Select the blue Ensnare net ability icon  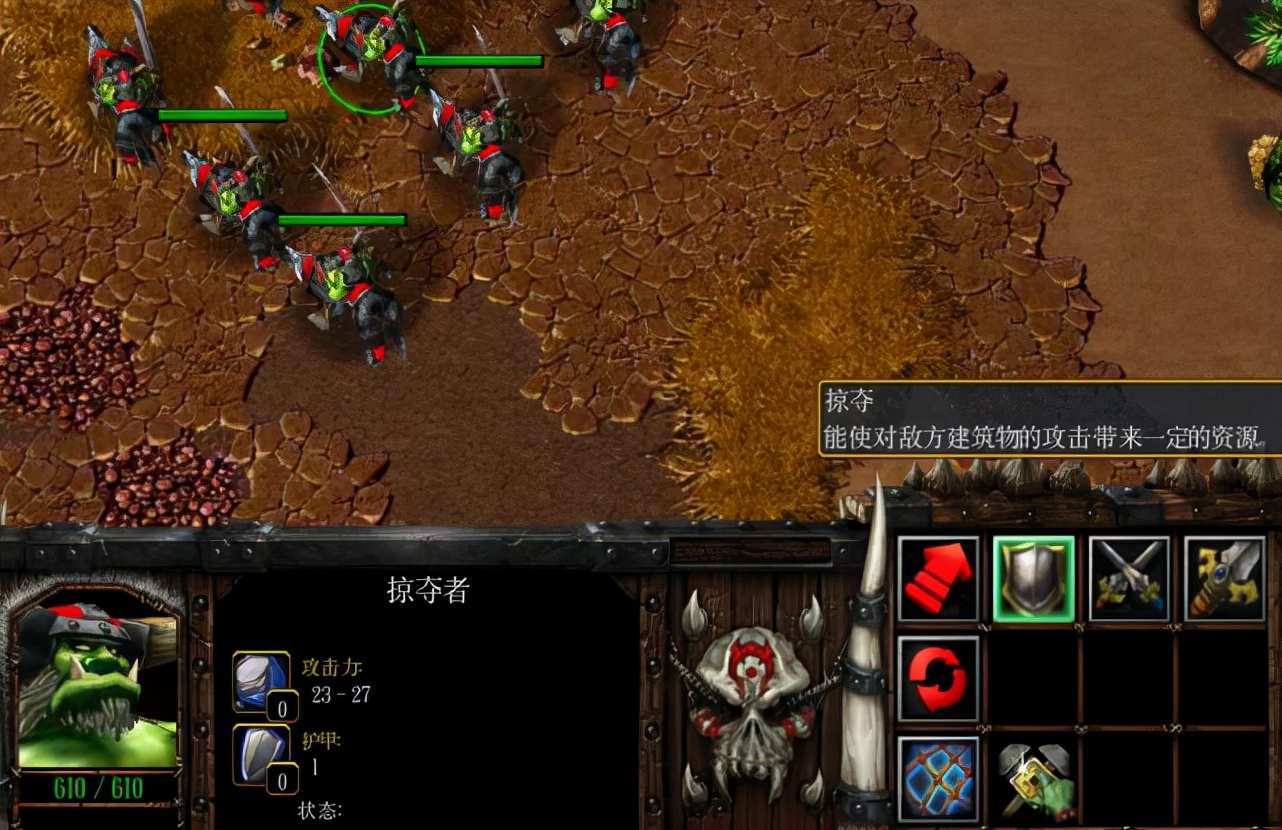(938, 780)
